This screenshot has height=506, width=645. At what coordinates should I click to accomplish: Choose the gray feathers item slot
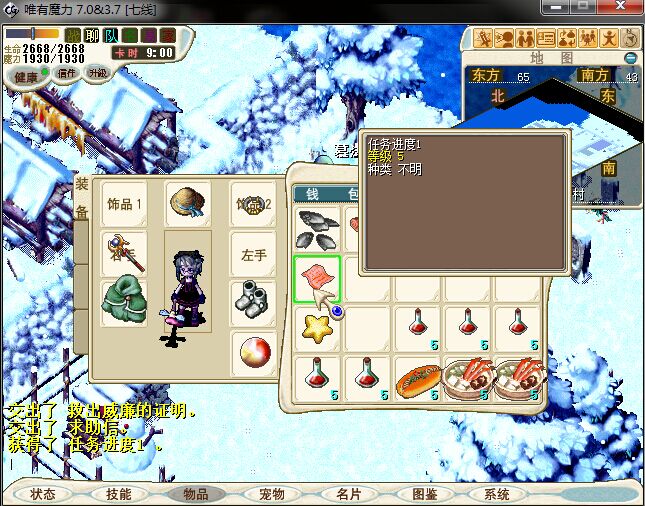click(x=318, y=229)
